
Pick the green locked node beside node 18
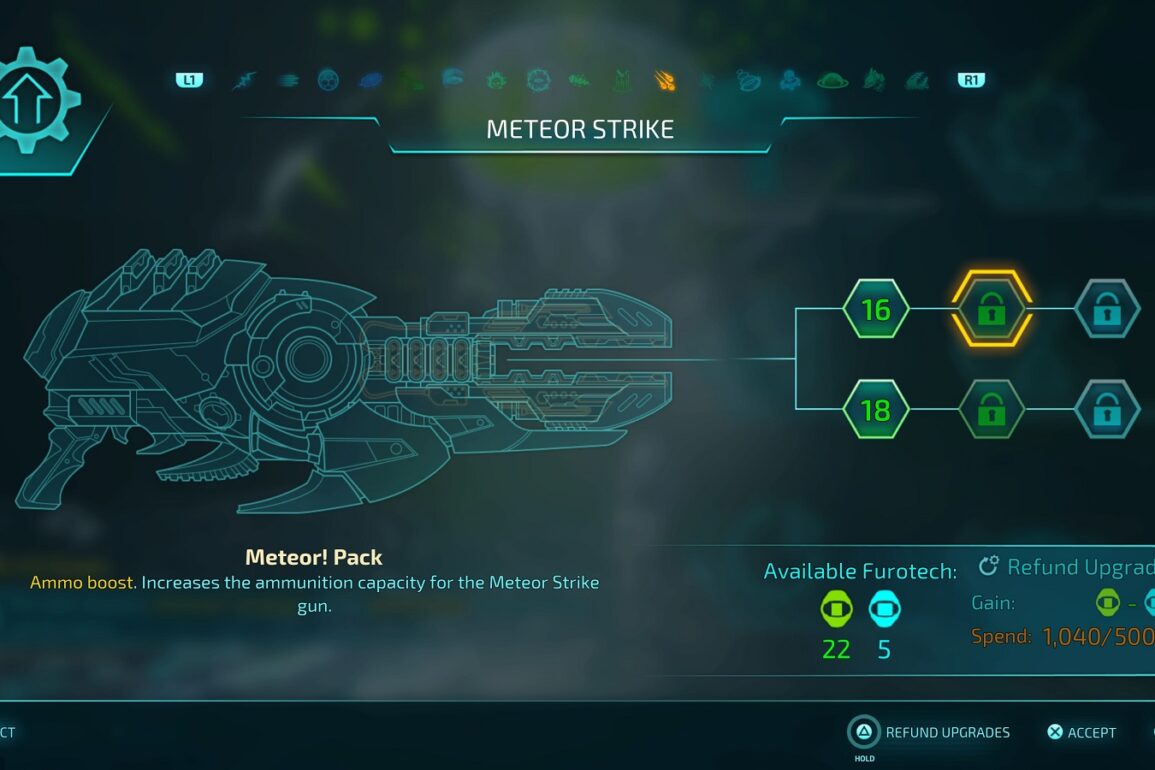[991, 409]
